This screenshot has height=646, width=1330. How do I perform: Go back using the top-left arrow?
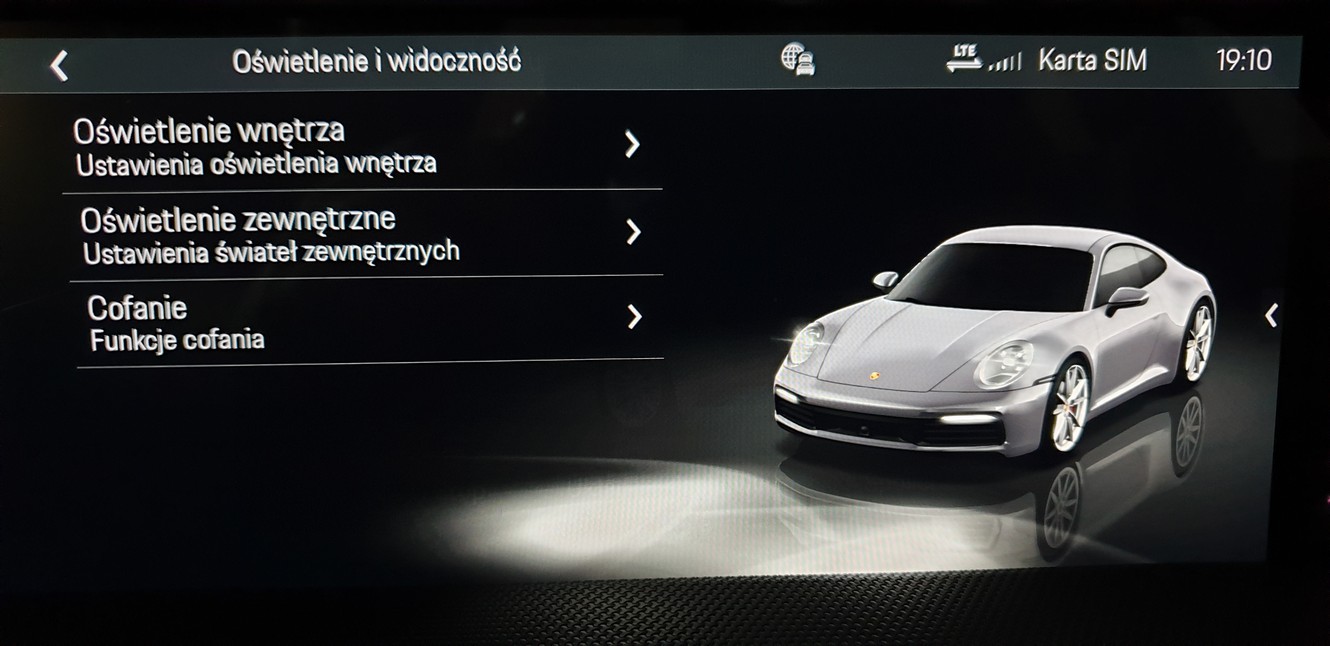[x=59, y=66]
